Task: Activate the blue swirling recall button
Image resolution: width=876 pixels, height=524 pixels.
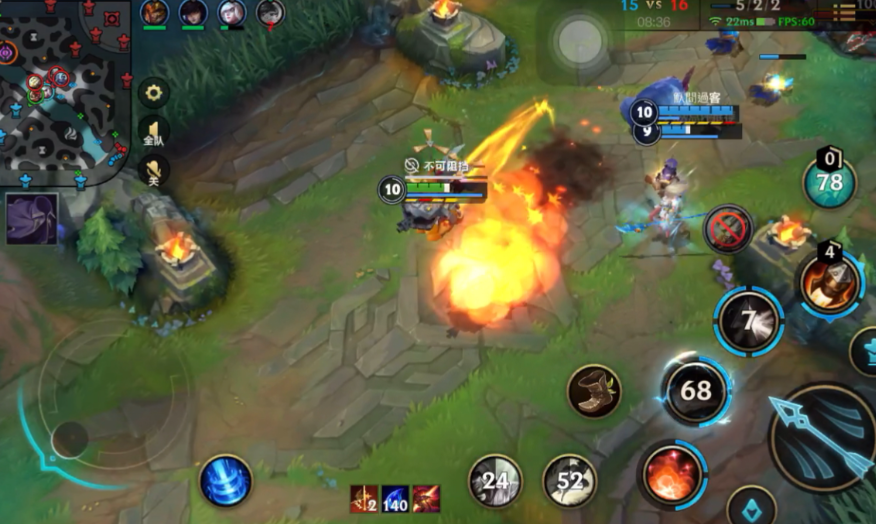Action: tap(225, 480)
